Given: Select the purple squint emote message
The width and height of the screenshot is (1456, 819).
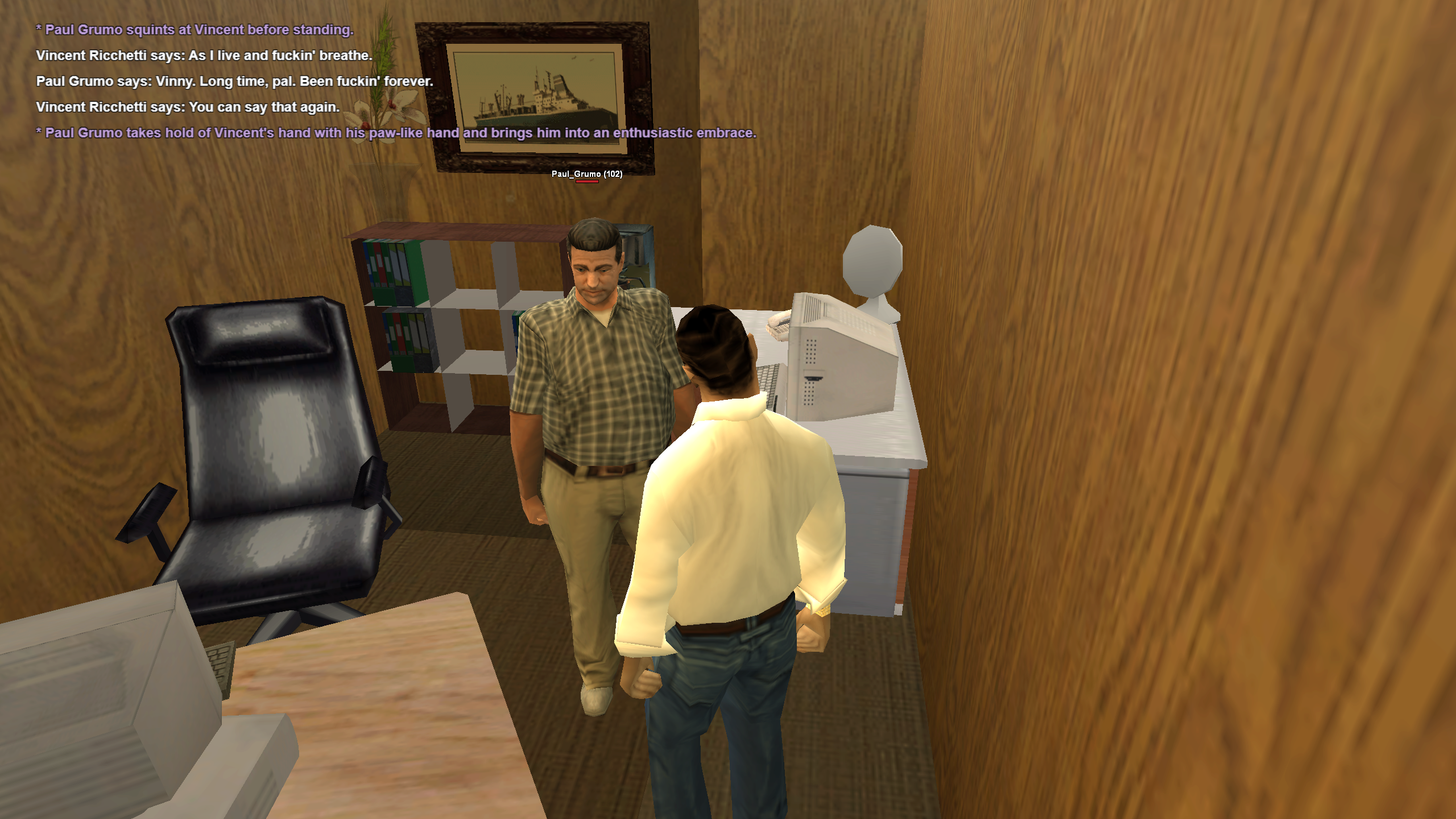Looking at the screenshot, I should (193, 30).
